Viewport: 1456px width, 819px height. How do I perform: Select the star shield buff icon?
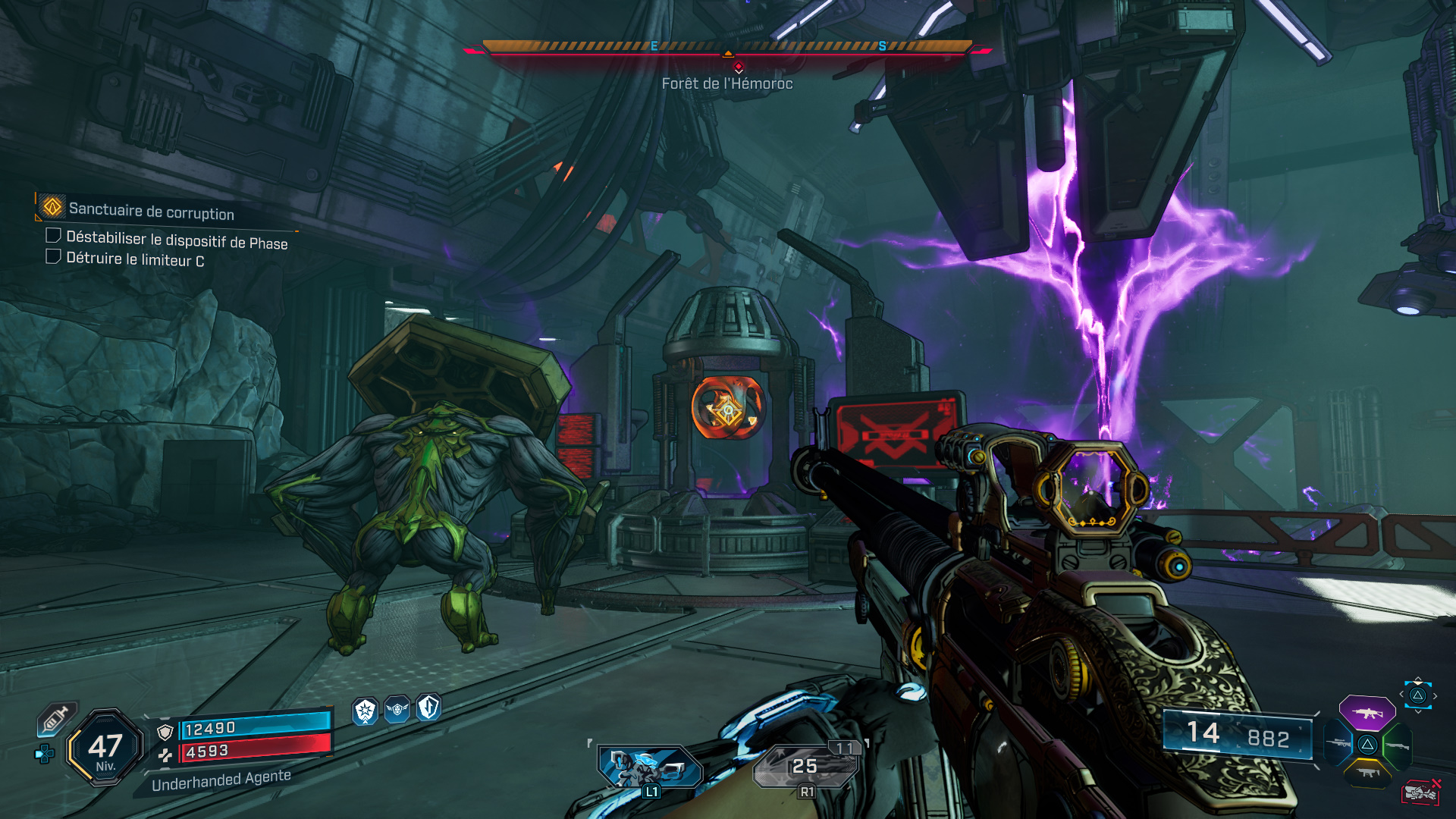(x=366, y=711)
